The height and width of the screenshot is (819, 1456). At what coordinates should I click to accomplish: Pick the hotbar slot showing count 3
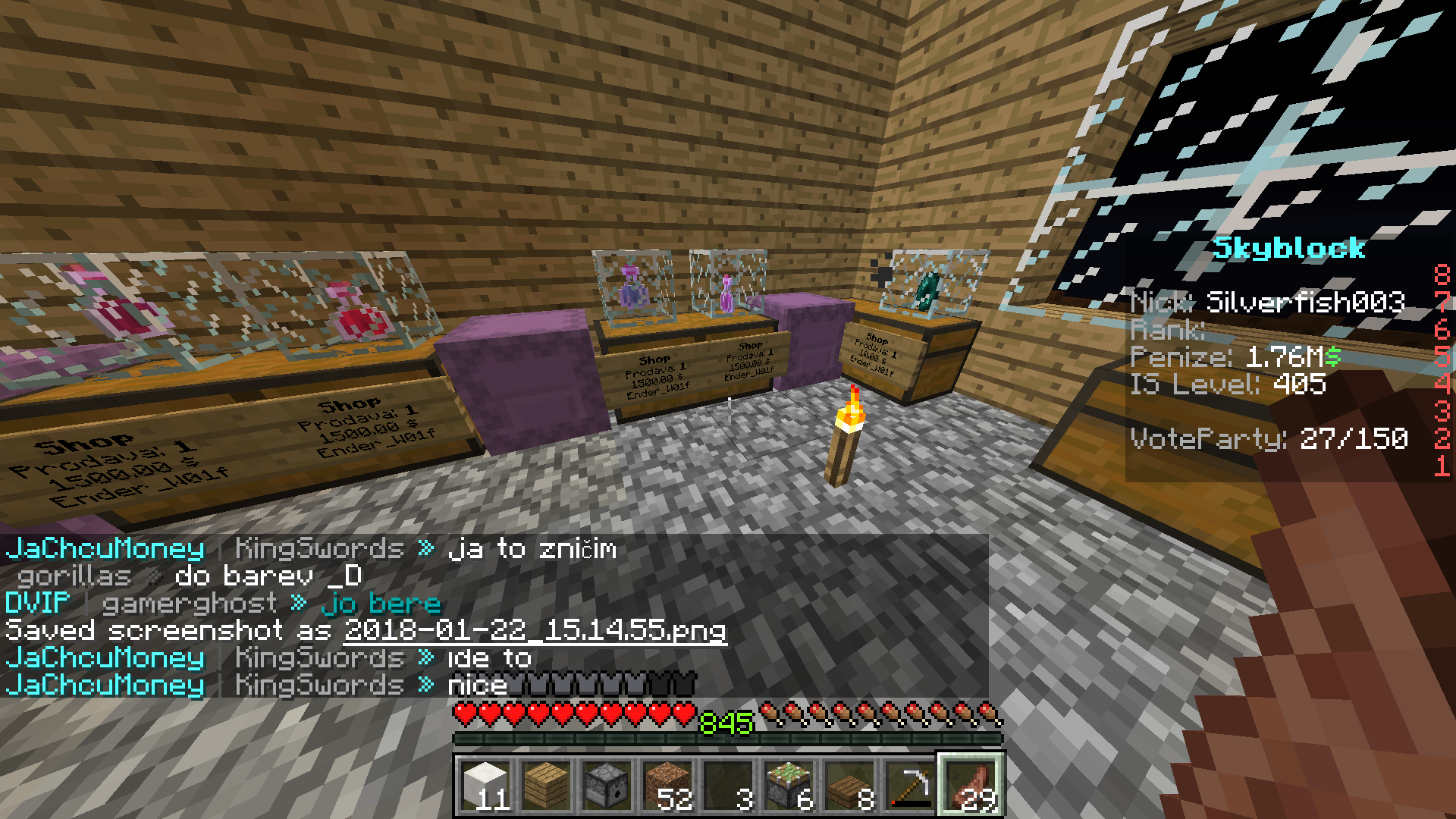pyautogui.click(x=728, y=786)
